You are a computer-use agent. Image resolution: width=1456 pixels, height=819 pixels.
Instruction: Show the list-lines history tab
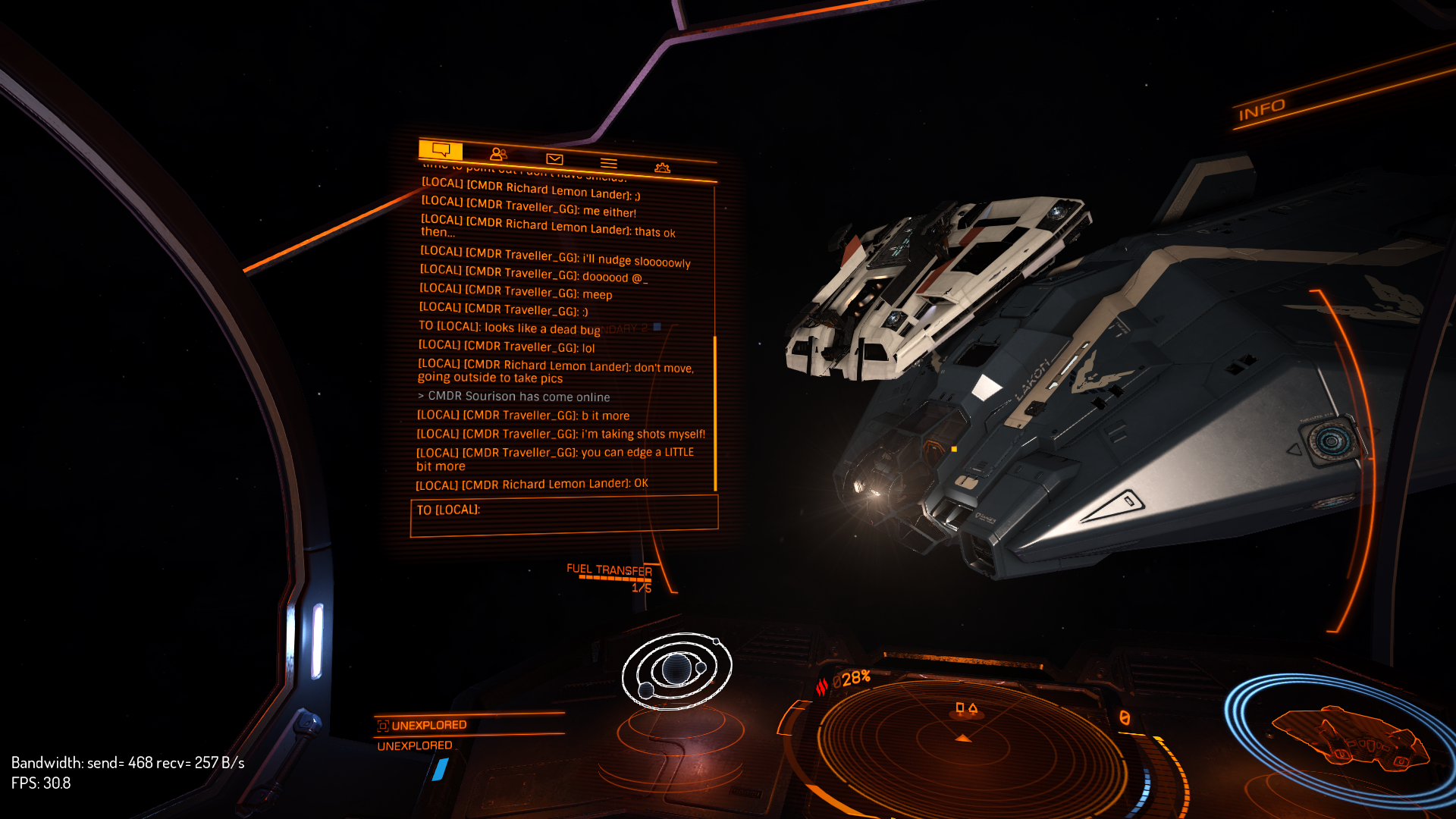pyautogui.click(x=608, y=163)
